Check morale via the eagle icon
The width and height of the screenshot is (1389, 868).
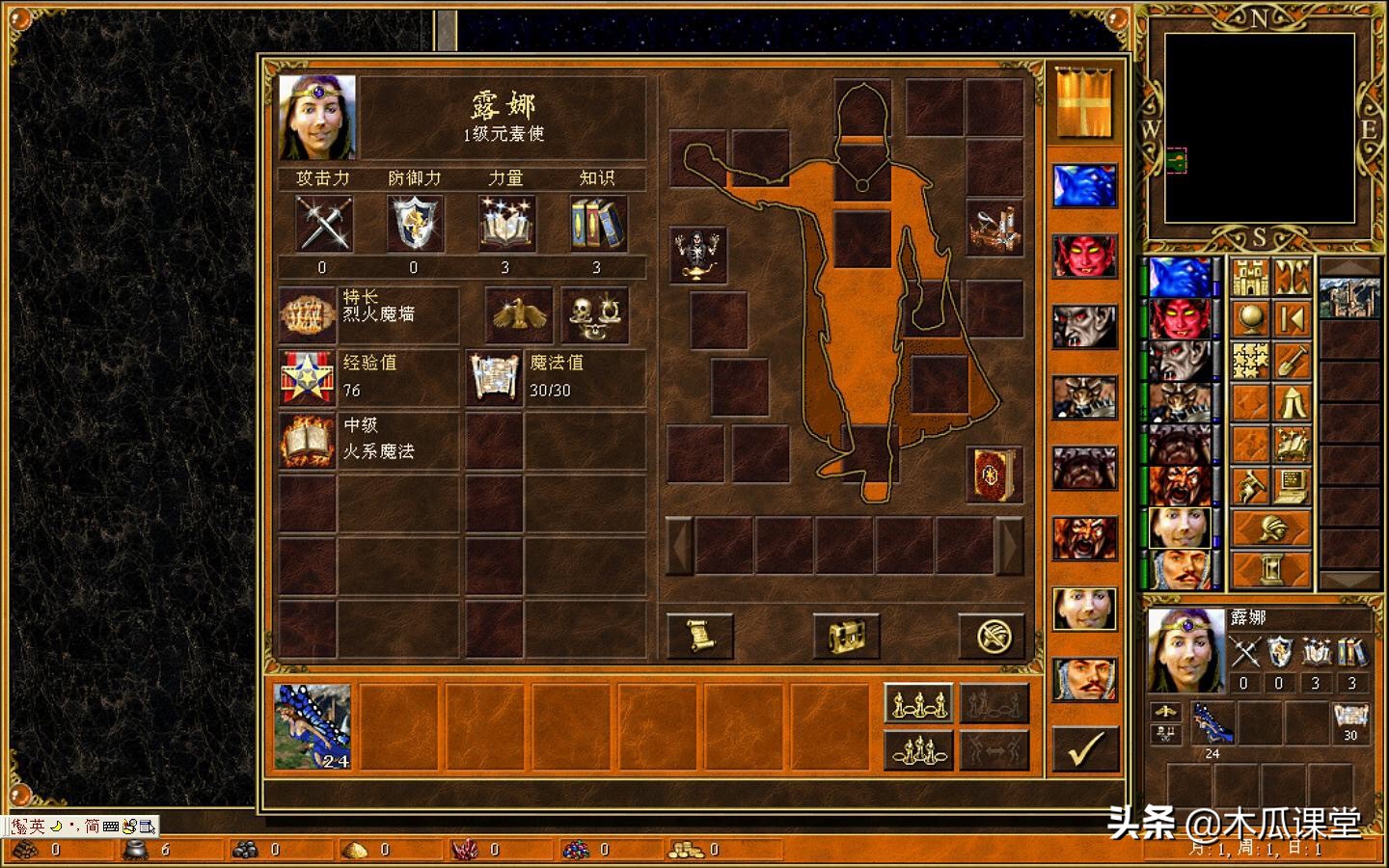518,314
